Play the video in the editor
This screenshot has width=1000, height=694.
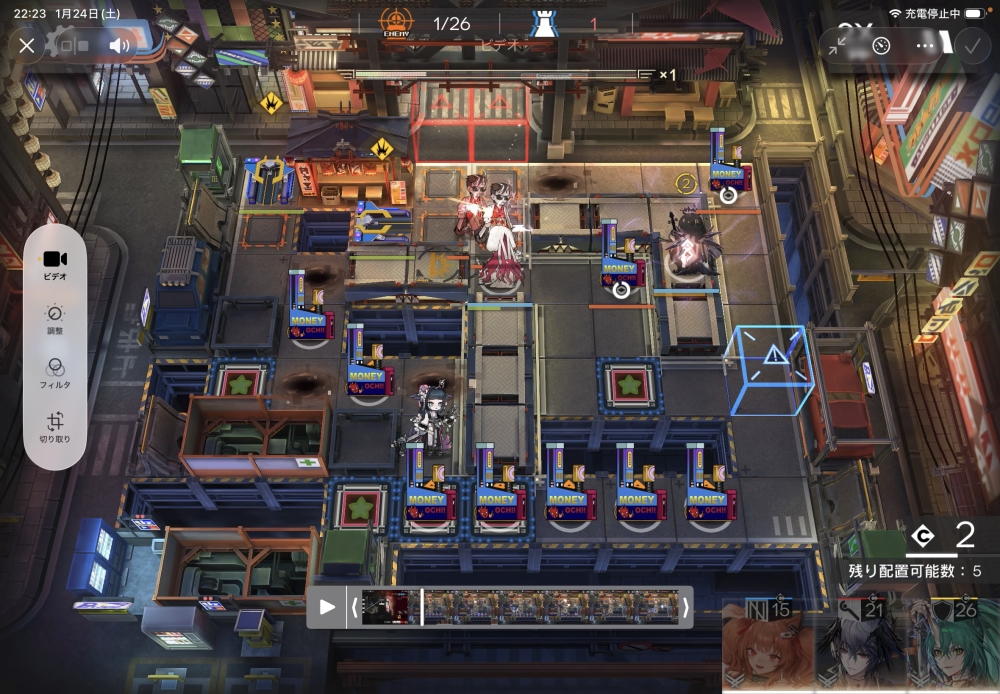(x=327, y=607)
